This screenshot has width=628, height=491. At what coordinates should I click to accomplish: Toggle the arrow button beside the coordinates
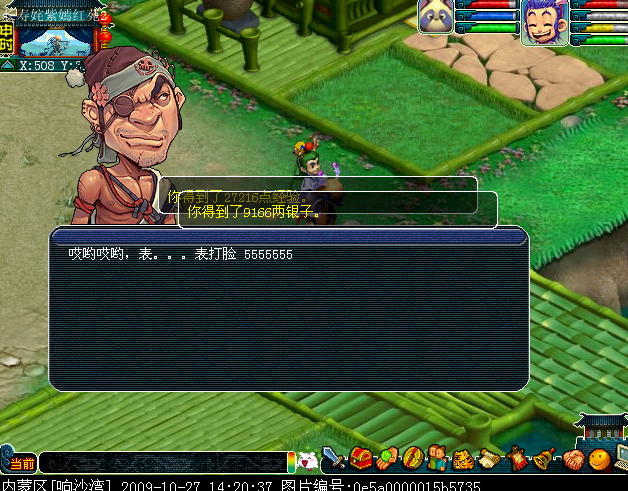[x=7, y=66]
